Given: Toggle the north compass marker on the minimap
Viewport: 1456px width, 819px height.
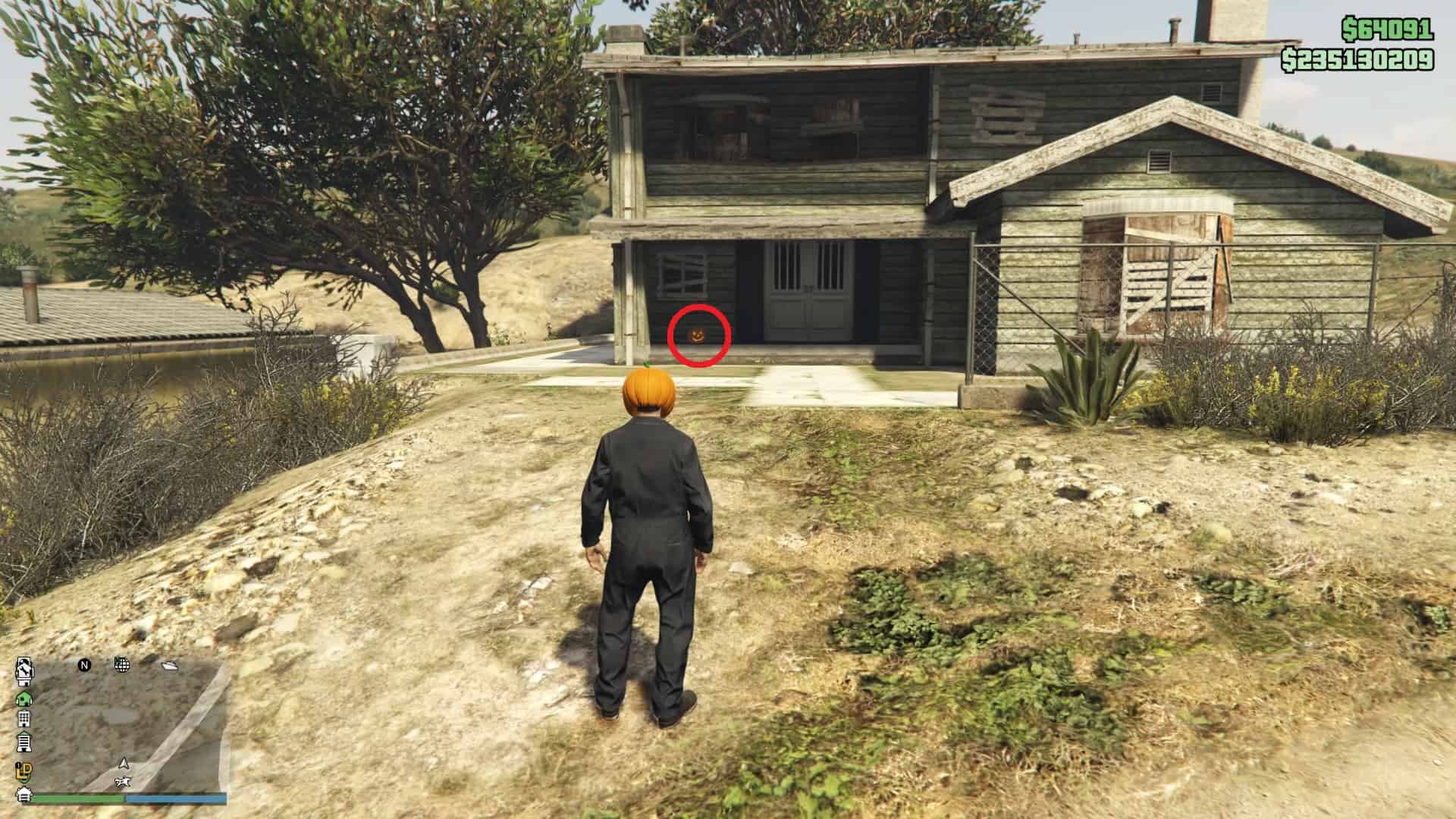Looking at the screenshot, I should pos(83,665).
